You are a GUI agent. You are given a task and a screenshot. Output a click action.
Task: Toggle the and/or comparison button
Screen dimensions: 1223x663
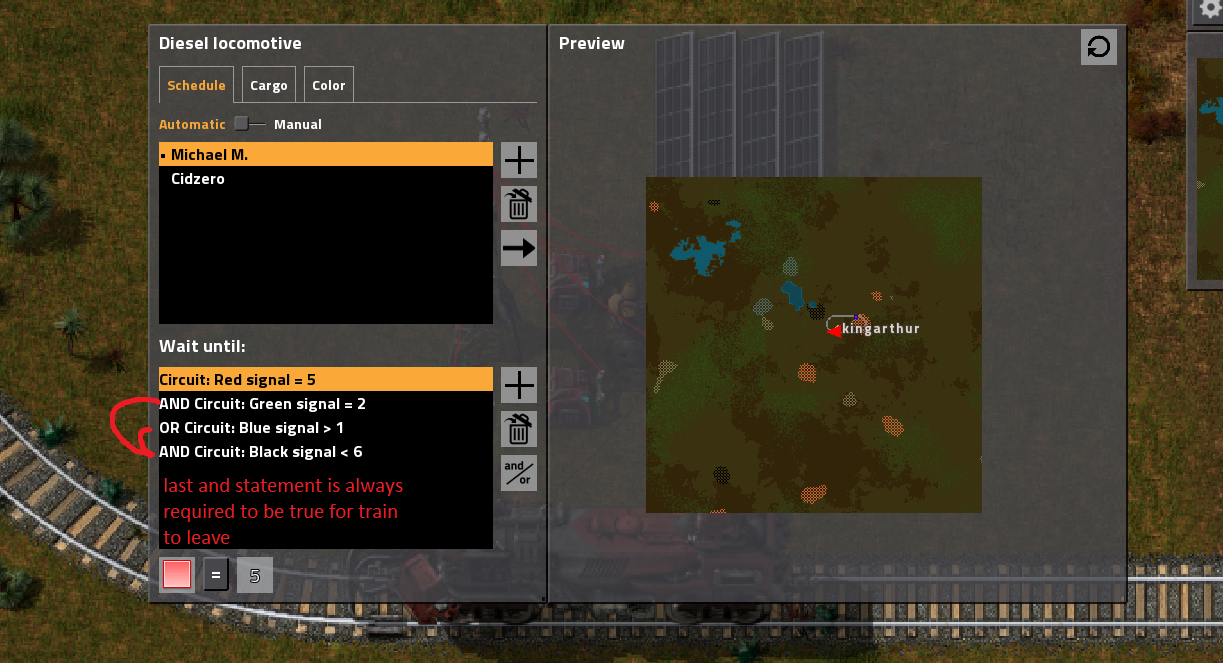[519, 473]
